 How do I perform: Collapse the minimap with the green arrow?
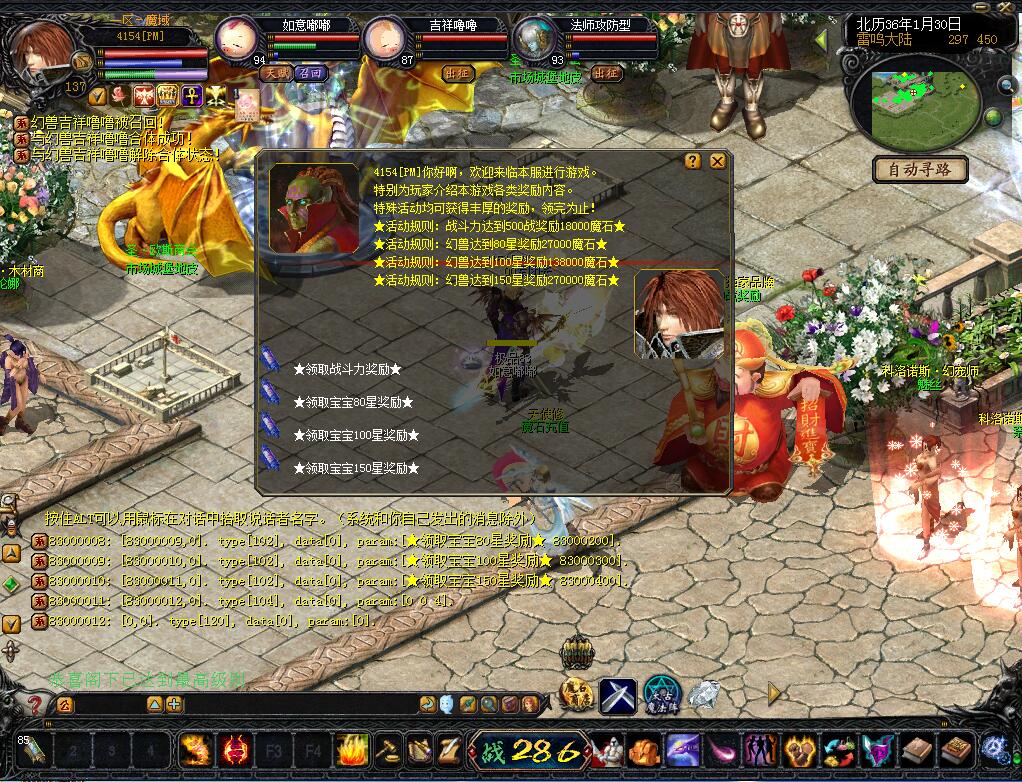click(820, 40)
